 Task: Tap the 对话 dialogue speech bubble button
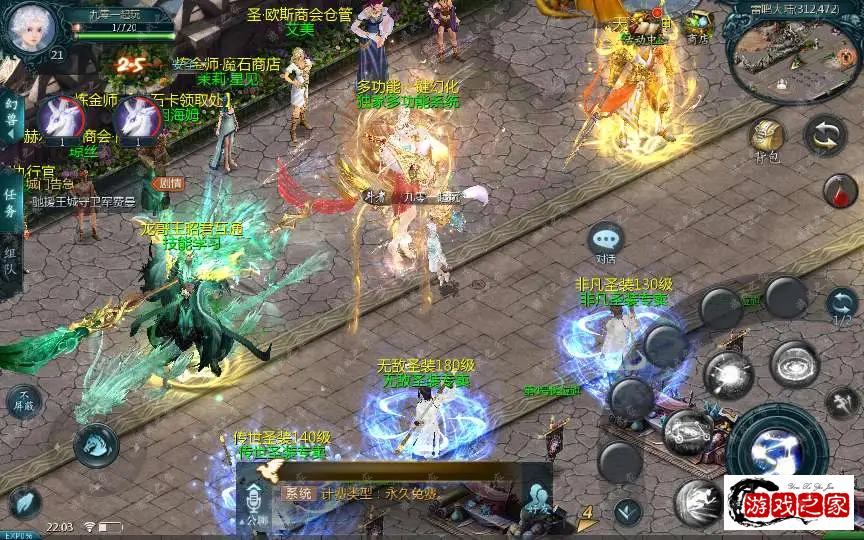point(605,241)
